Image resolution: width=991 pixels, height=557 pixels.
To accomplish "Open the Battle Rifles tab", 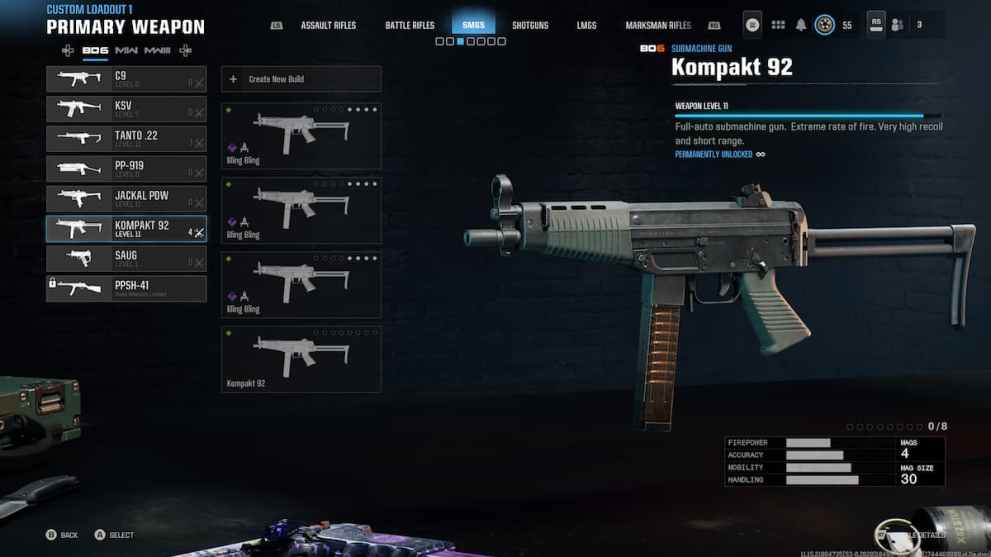I will [x=410, y=25].
